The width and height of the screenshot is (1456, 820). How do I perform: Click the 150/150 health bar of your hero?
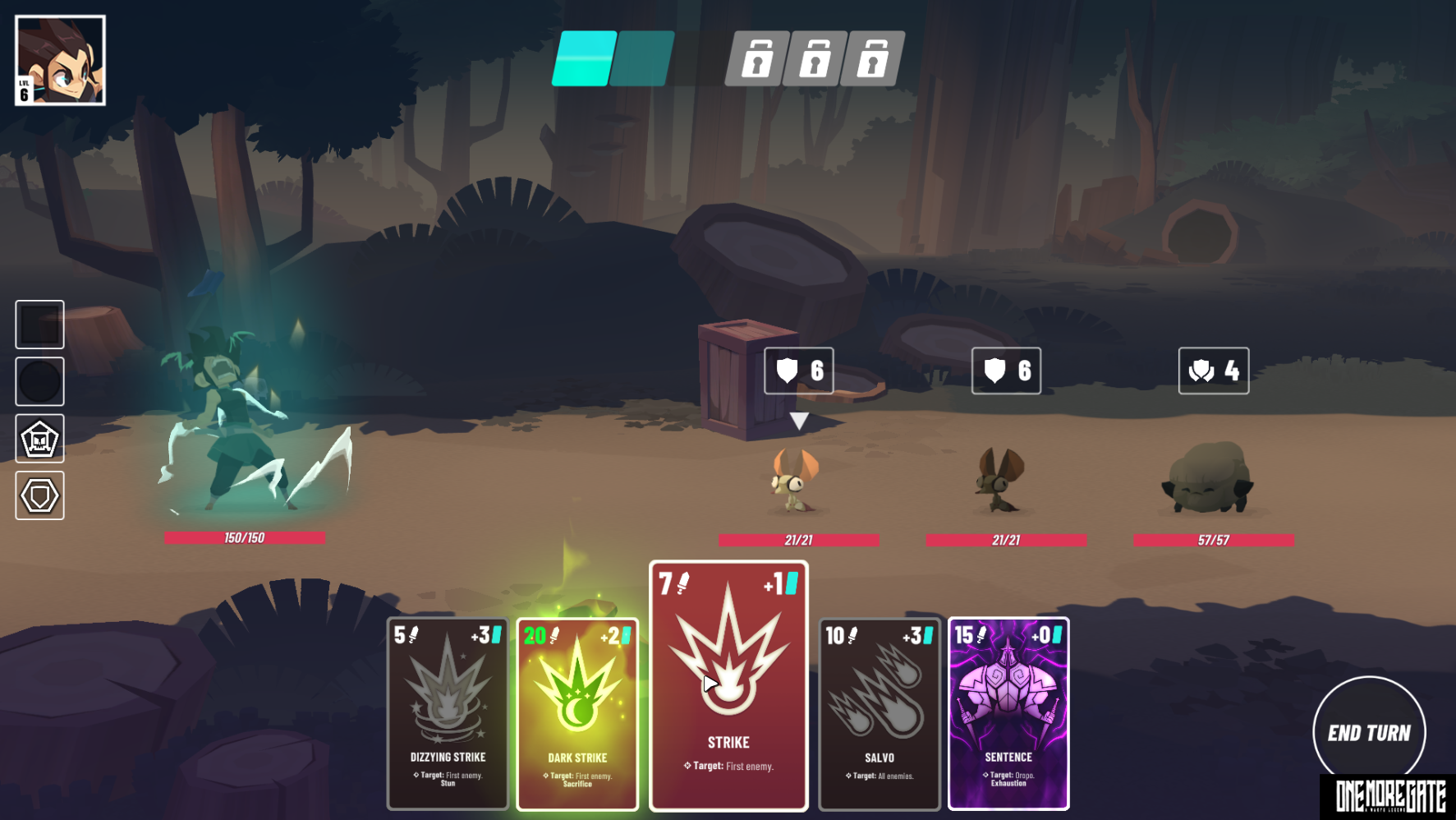(246, 538)
